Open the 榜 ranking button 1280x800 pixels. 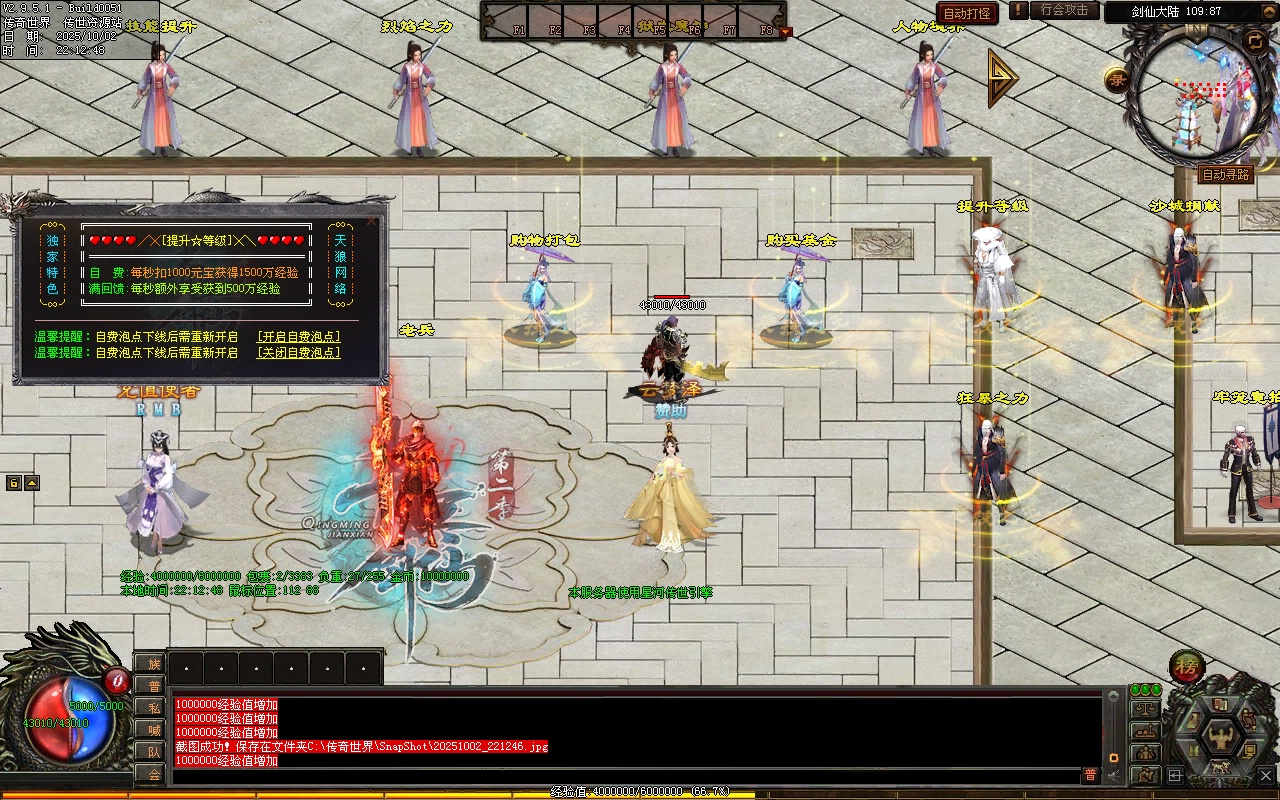[1187, 667]
